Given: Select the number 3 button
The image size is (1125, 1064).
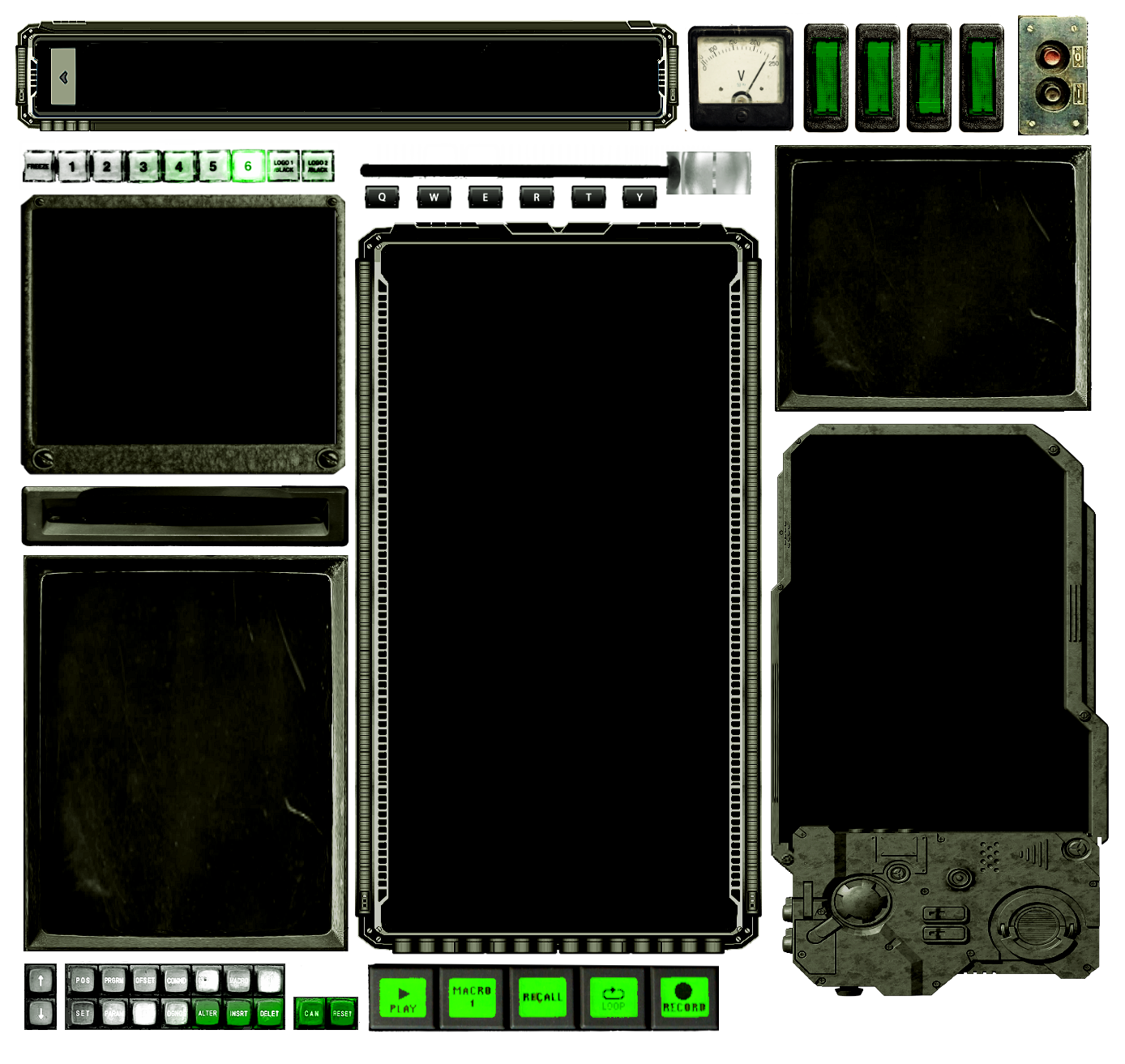Looking at the screenshot, I should [x=143, y=166].
